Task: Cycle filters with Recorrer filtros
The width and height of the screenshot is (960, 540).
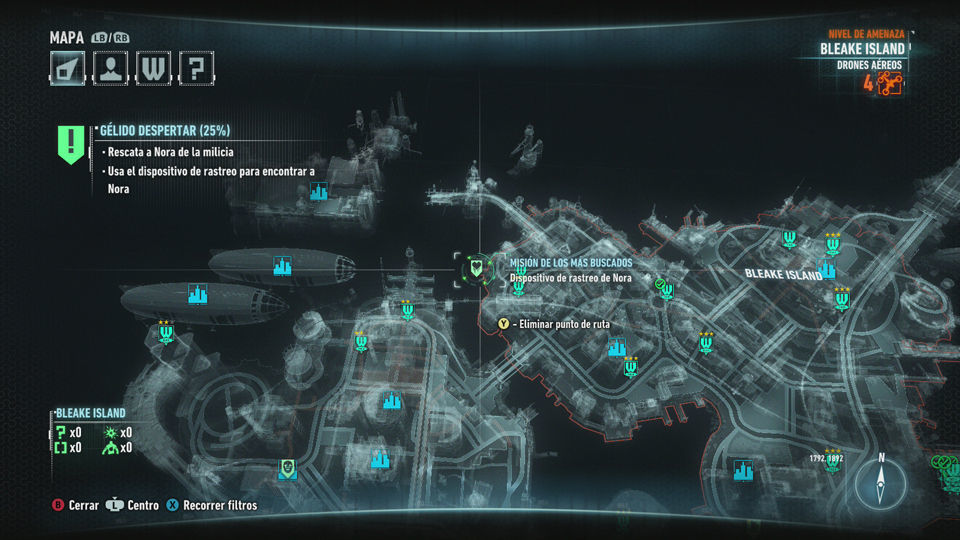Action: pyautogui.click(x=211, y=506)
